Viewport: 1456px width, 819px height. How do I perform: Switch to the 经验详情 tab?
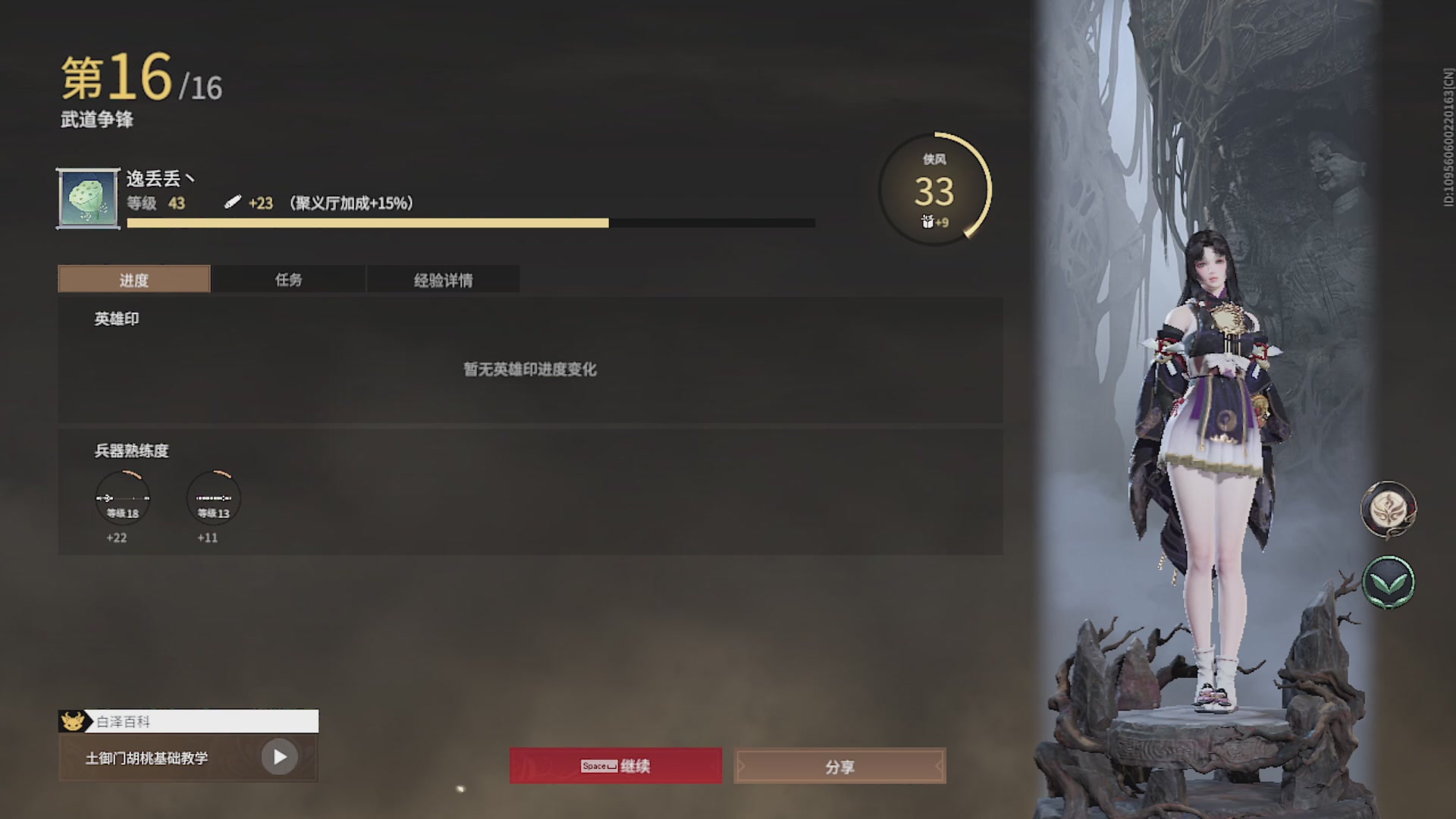coord(444,279)
